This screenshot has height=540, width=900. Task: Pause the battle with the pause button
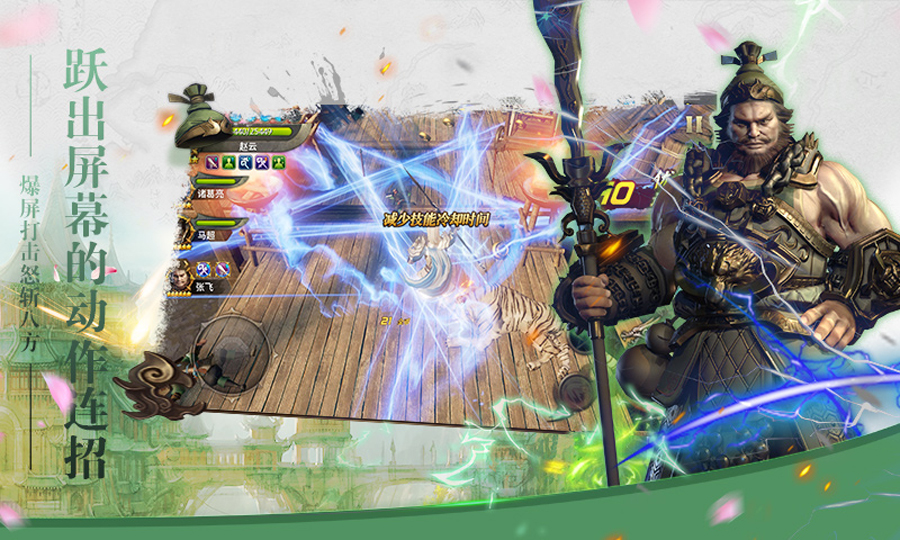click(x=692, y=125)
